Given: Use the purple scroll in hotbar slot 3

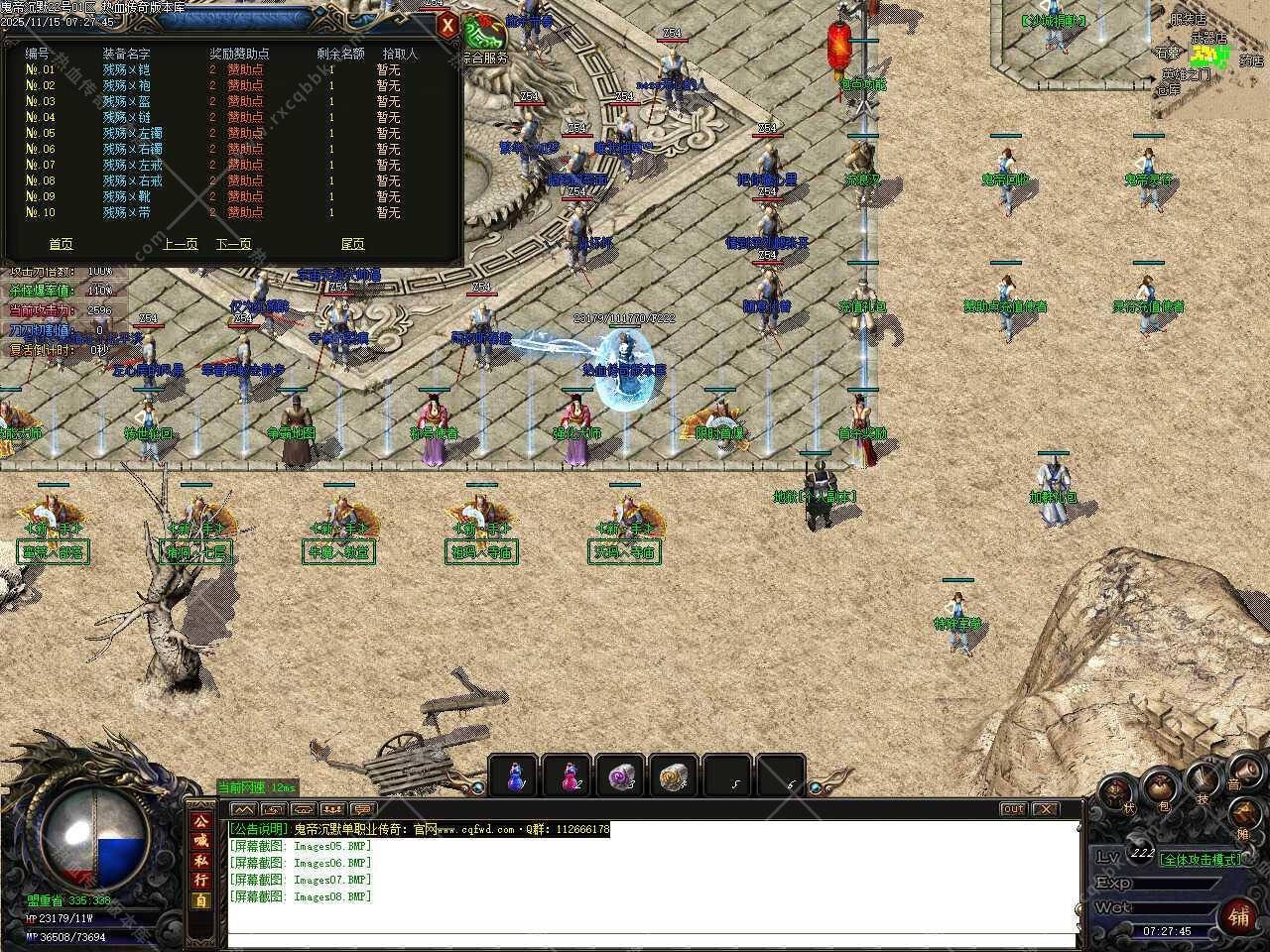Looking at the screenshot, I should tap(621, 775).
